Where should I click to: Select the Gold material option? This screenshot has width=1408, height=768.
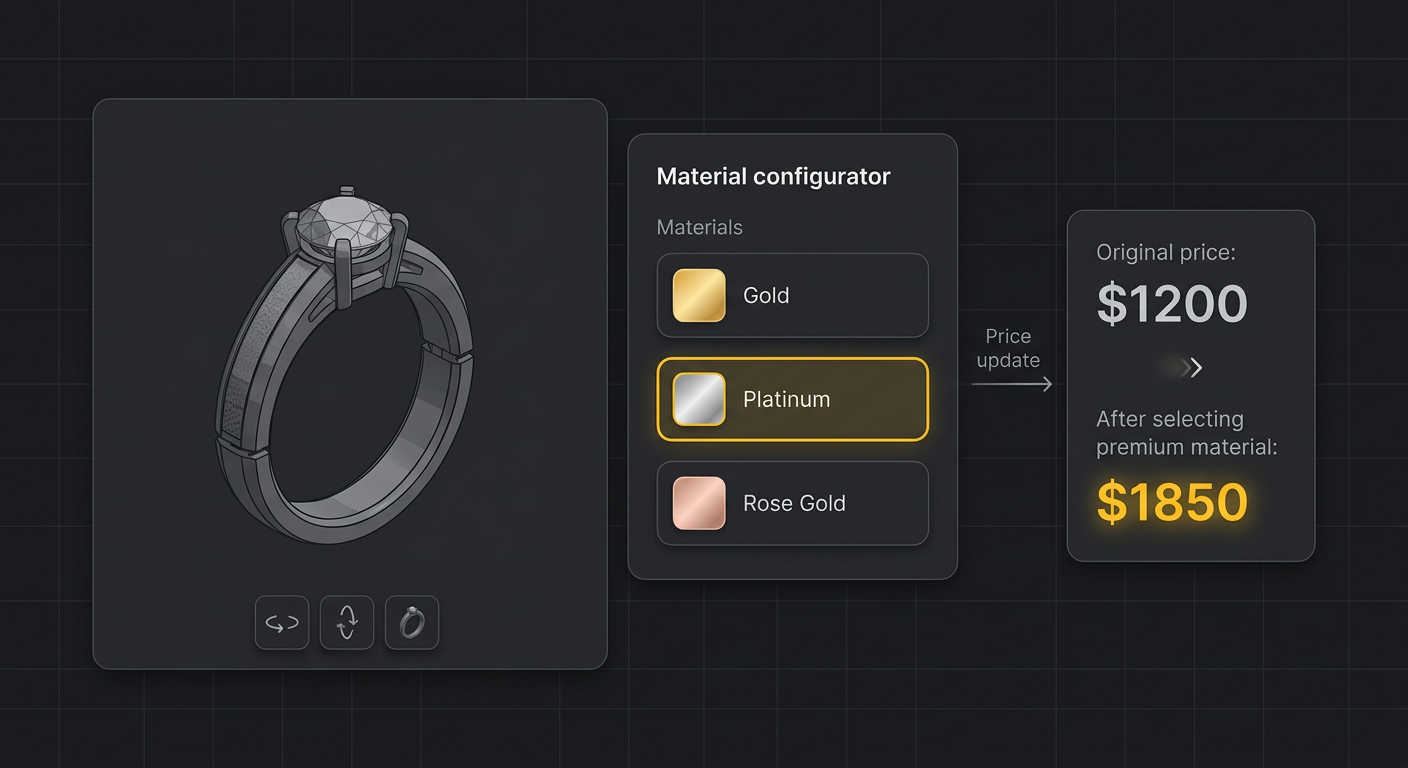pos(792,294)
